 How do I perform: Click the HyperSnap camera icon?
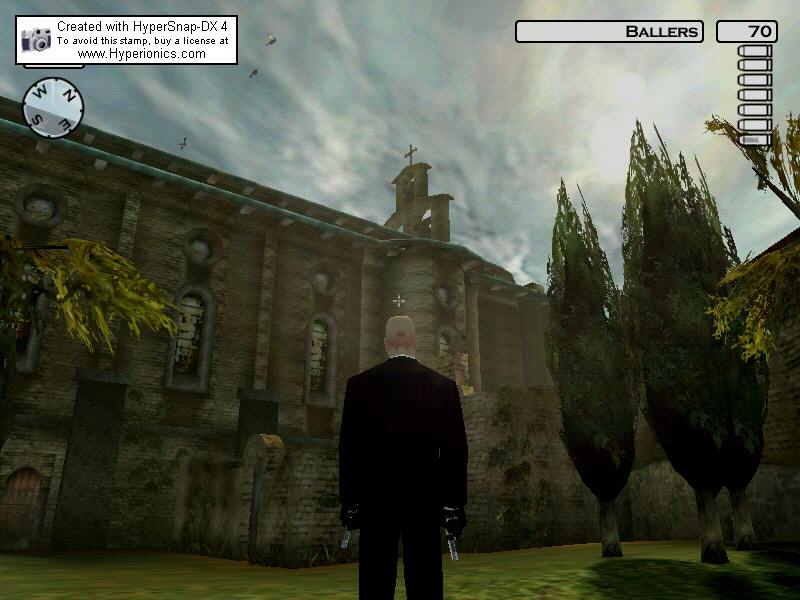(36, 40)
